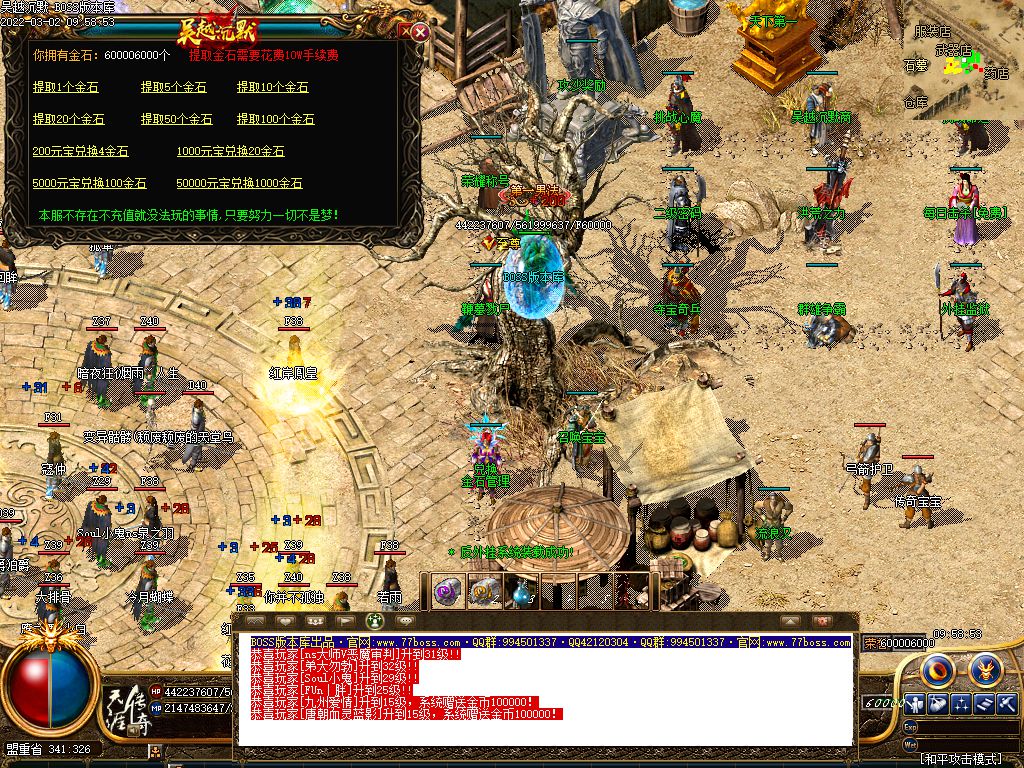Click the green group icon above chat
1024x768 pixels.
374,620
